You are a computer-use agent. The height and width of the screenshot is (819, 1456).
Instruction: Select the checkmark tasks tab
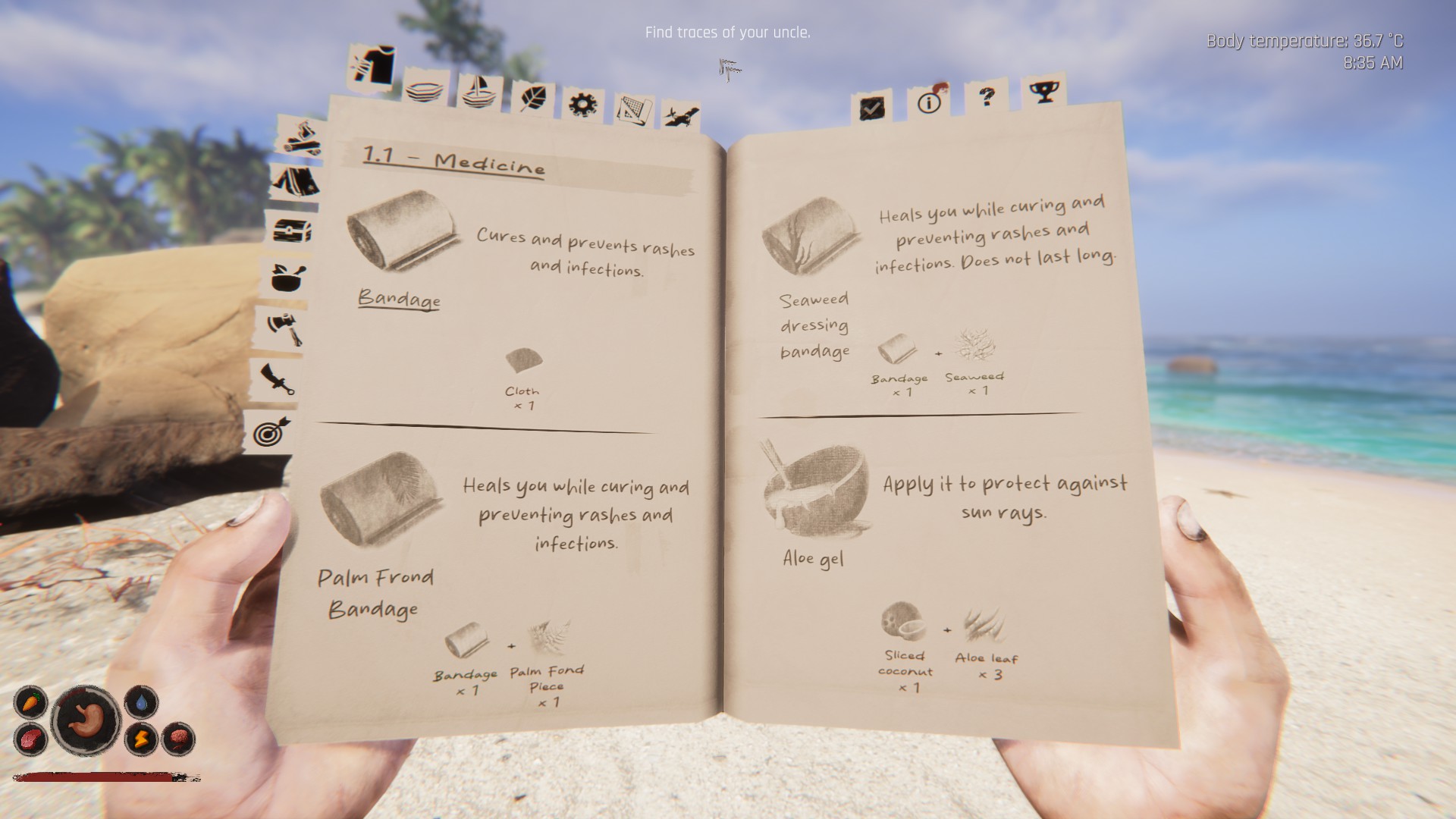(871, 109)
